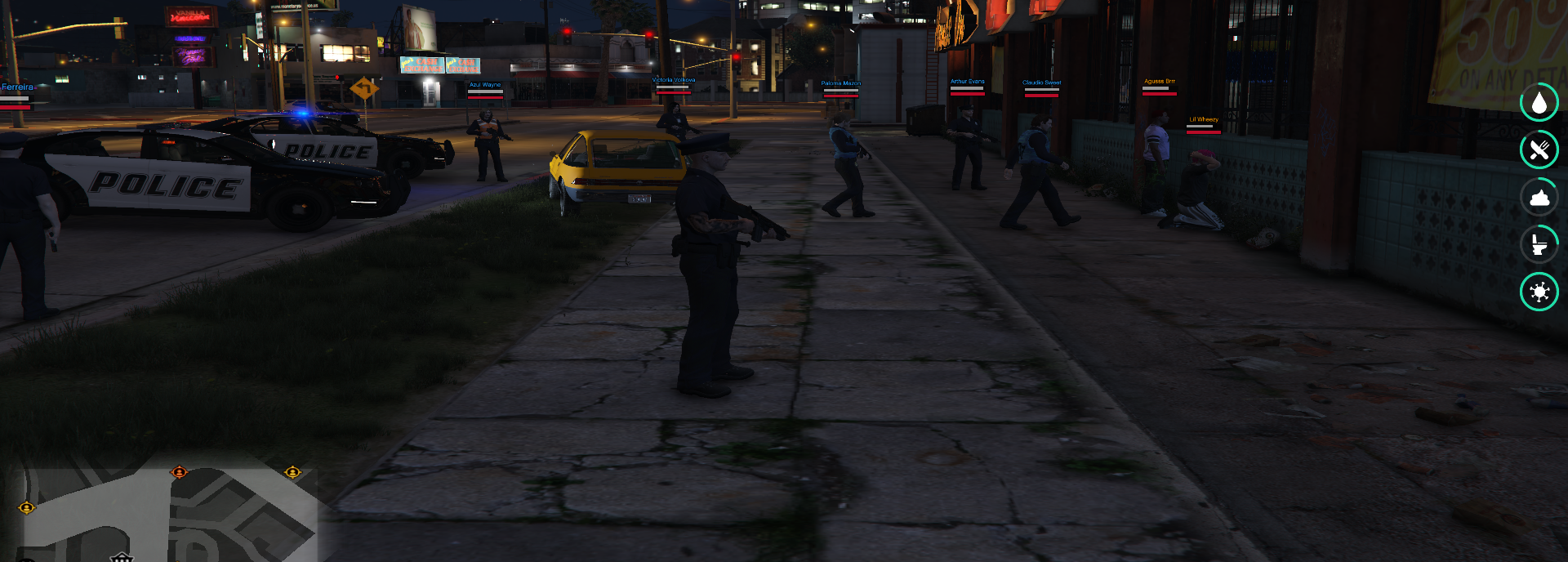Select the fork and knife hunger icon
1568x562 pixels.
pos(1539,150)
